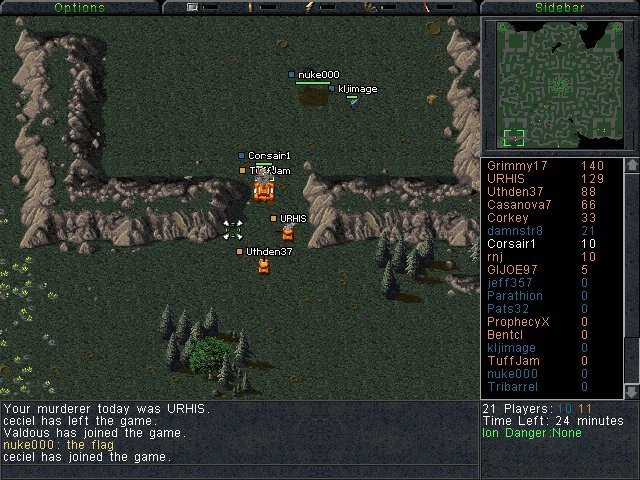This screenshot has width=640, height=480.
Task: Choose GIJOE97 from the scoreboard
Action: click(512, 270)
